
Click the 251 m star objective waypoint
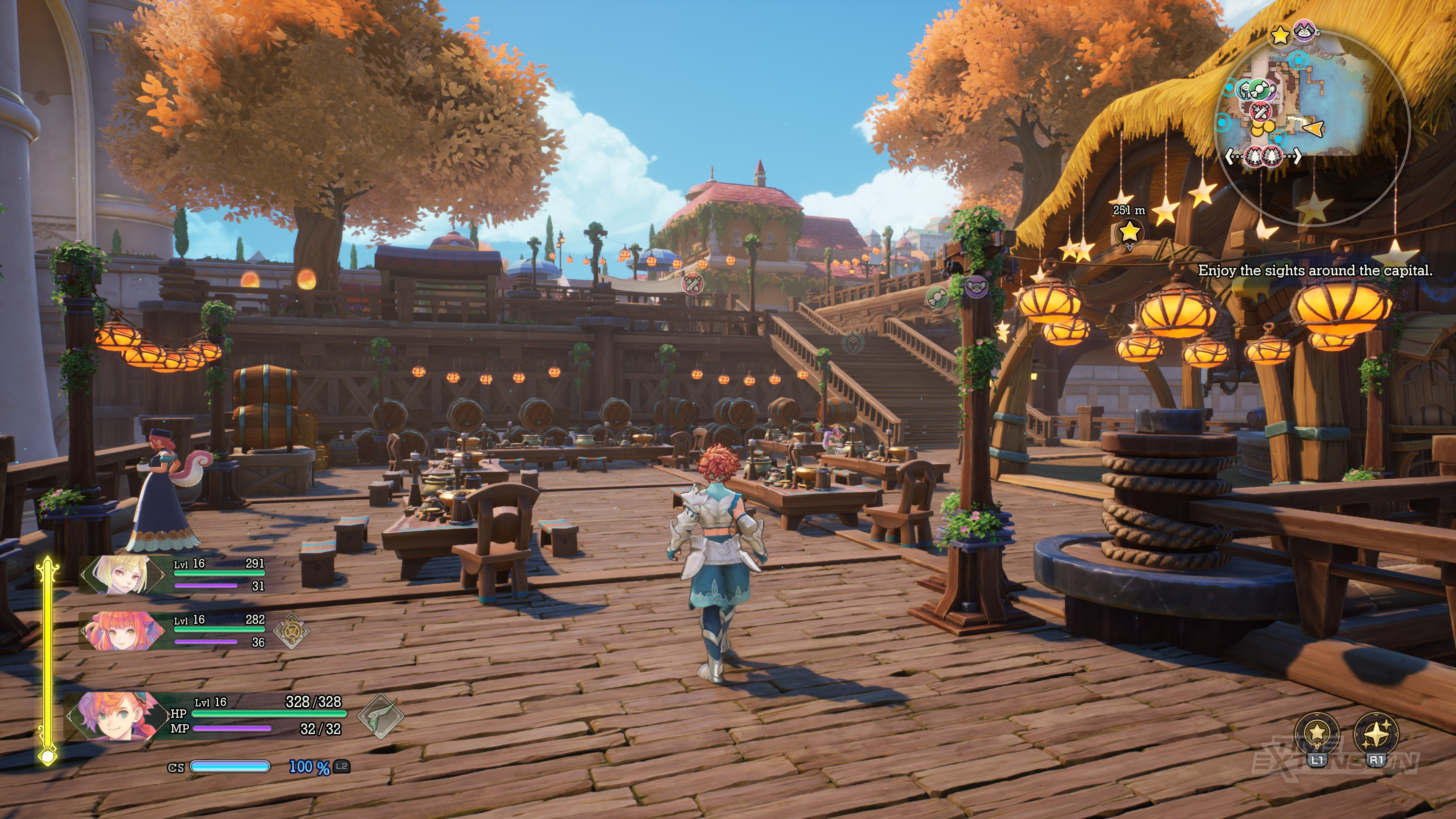pos(1129,231)
